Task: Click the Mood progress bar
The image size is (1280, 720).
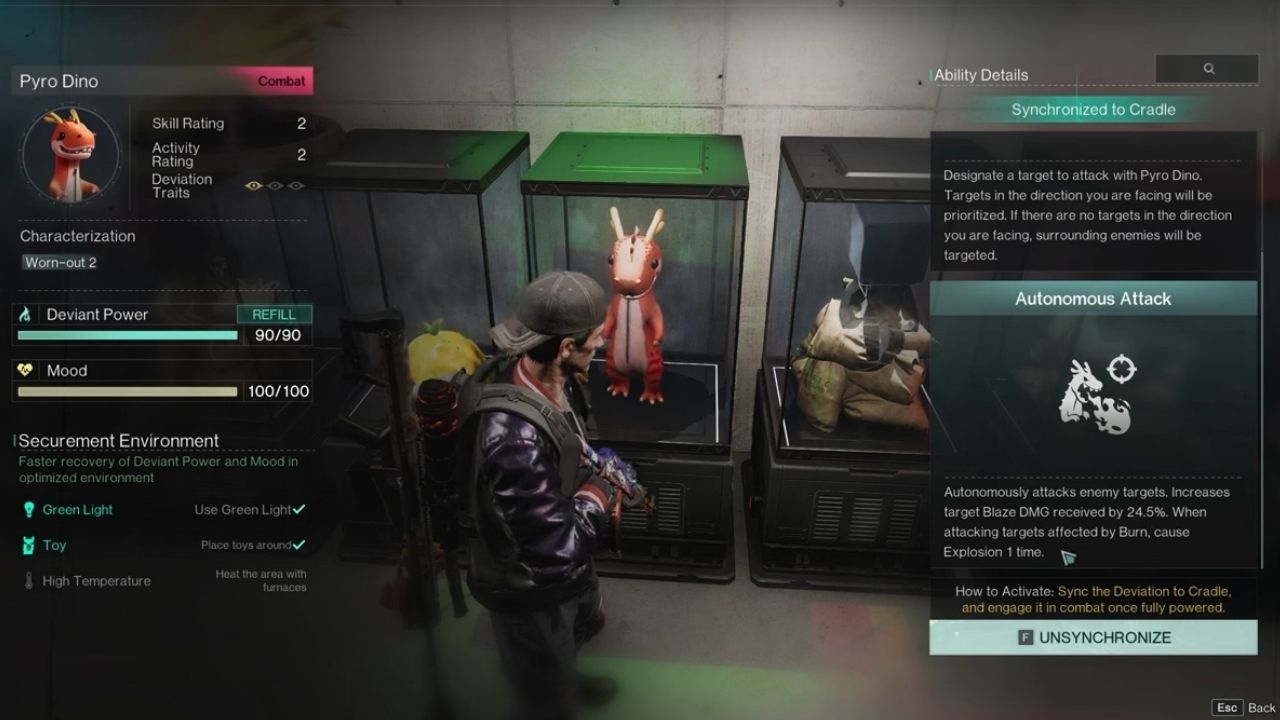Action: [x=126, y=391]
